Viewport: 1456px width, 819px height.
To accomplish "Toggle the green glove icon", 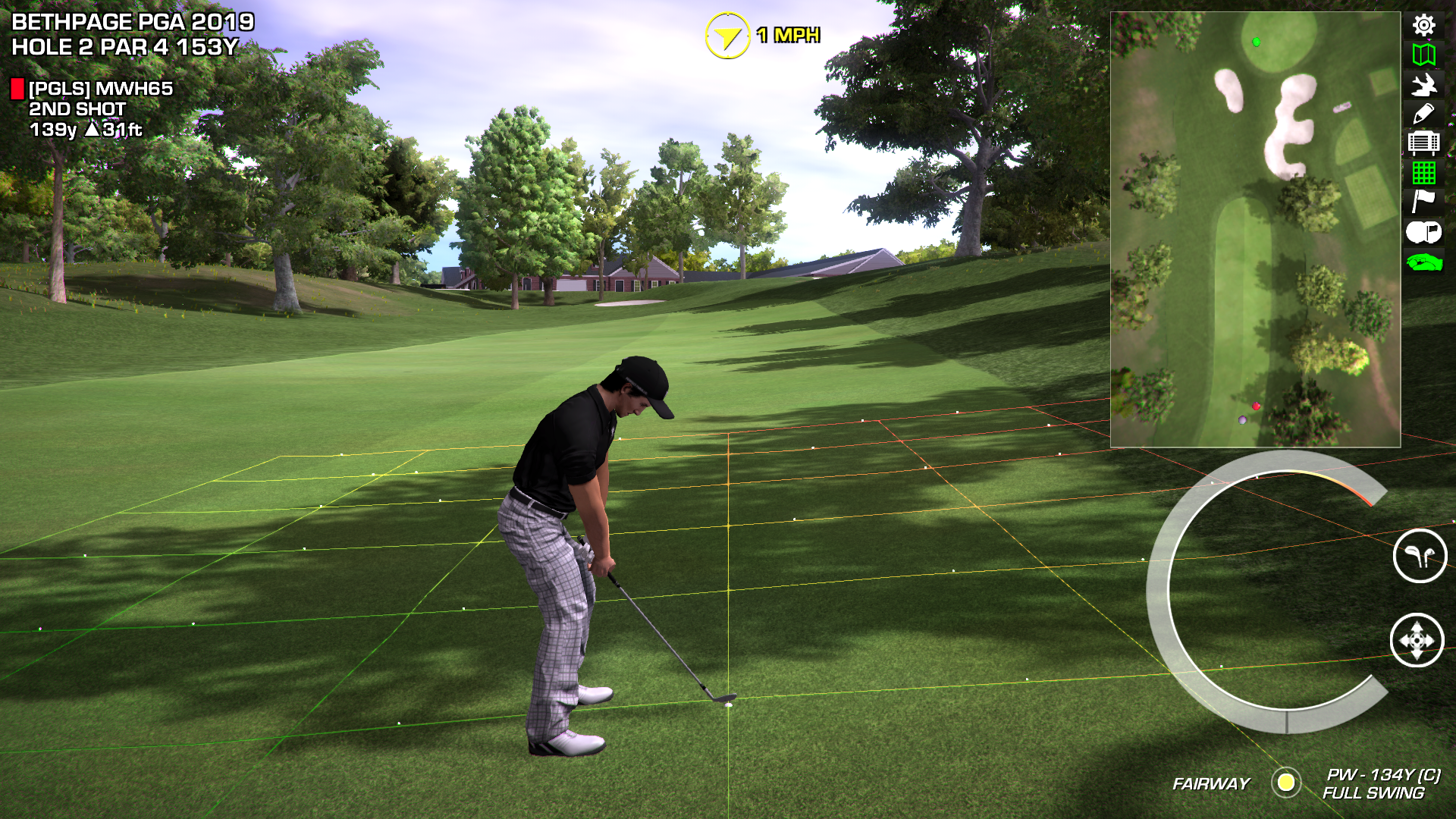I will coord(1423,262).
